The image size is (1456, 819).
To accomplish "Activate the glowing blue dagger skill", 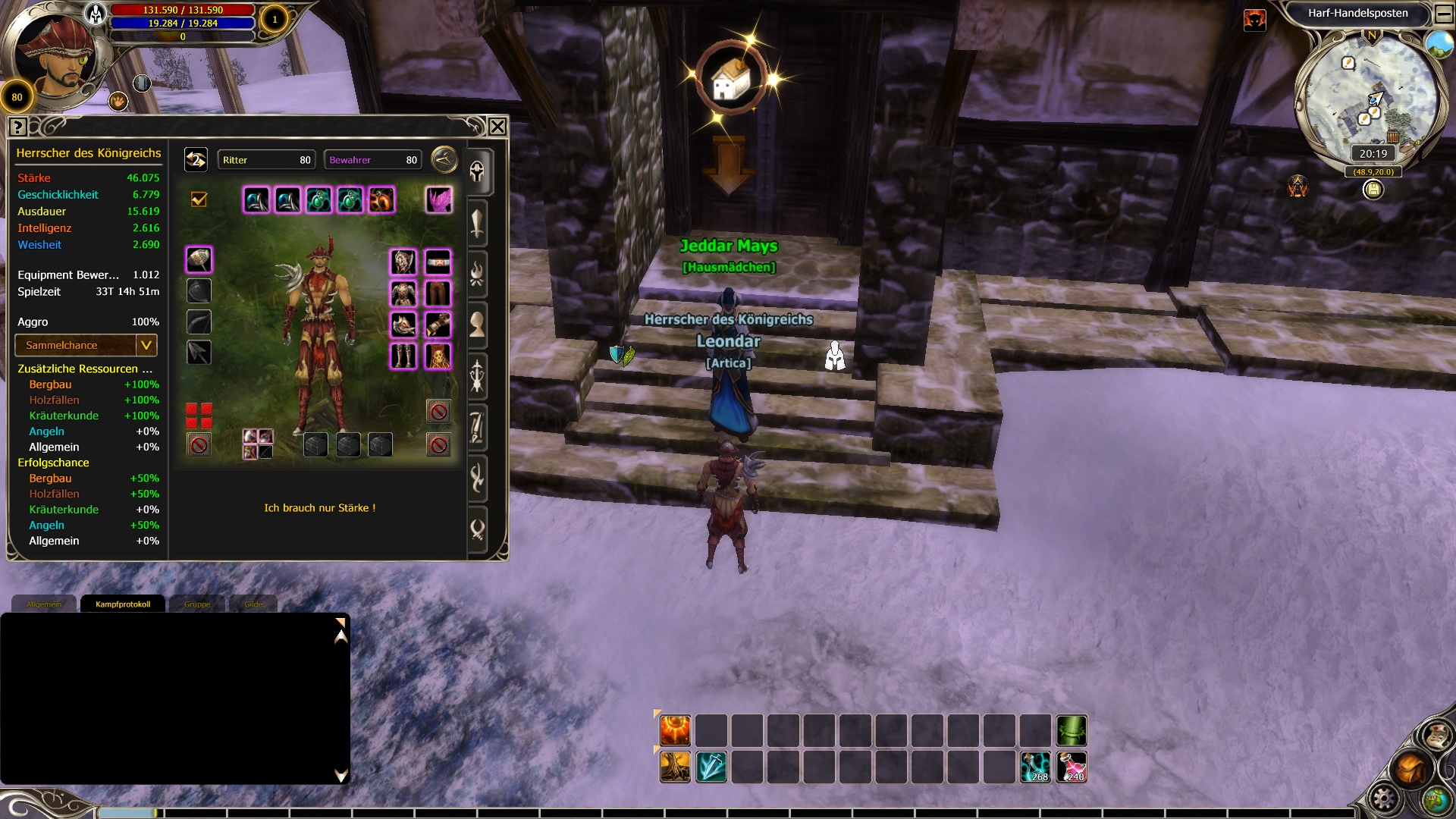I will tap(711, 767).
